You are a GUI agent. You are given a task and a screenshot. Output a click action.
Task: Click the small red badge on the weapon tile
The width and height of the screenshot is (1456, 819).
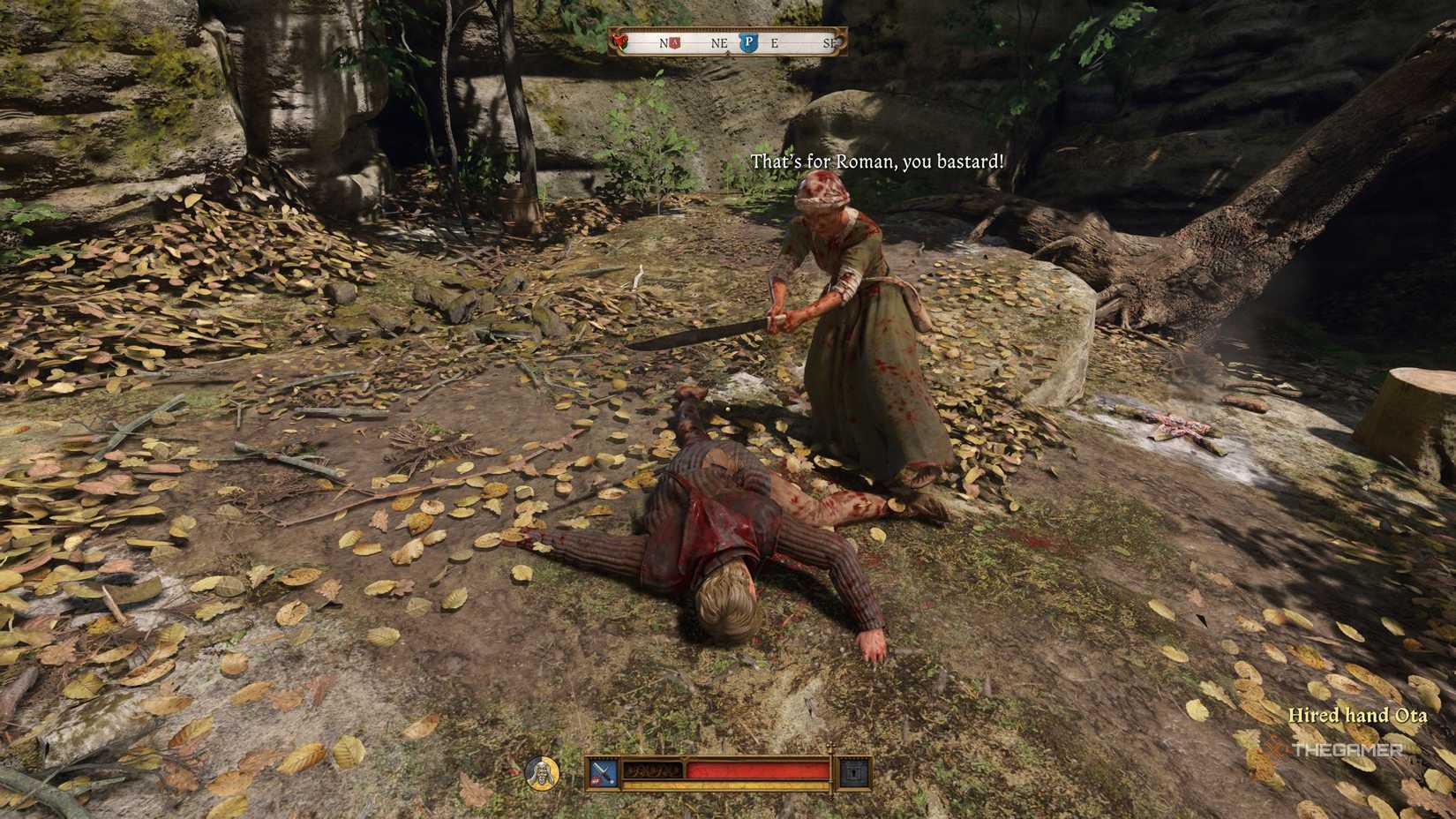594,781
